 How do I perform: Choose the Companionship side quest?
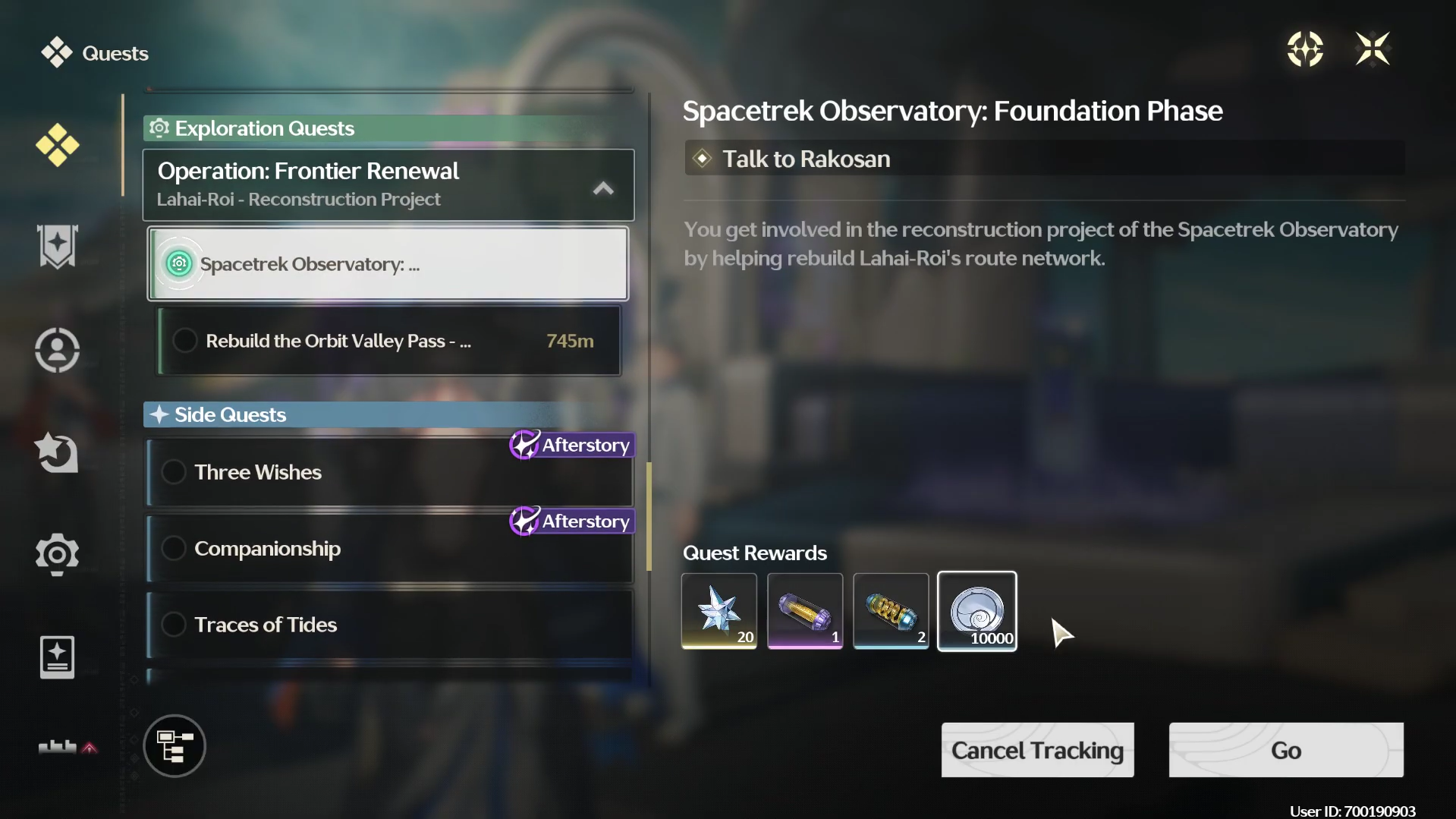(x=389, y=549)
